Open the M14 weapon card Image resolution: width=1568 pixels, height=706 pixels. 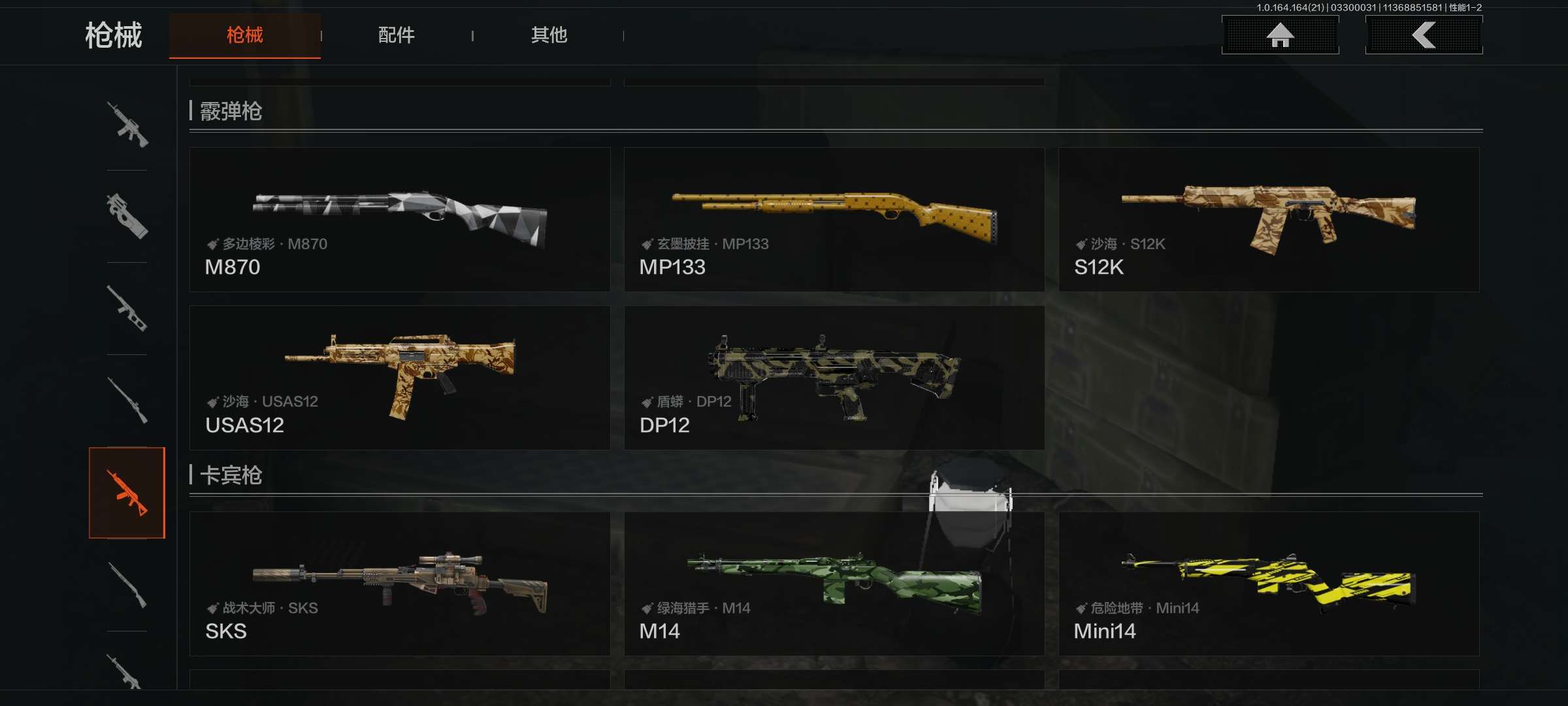point(834,584)
